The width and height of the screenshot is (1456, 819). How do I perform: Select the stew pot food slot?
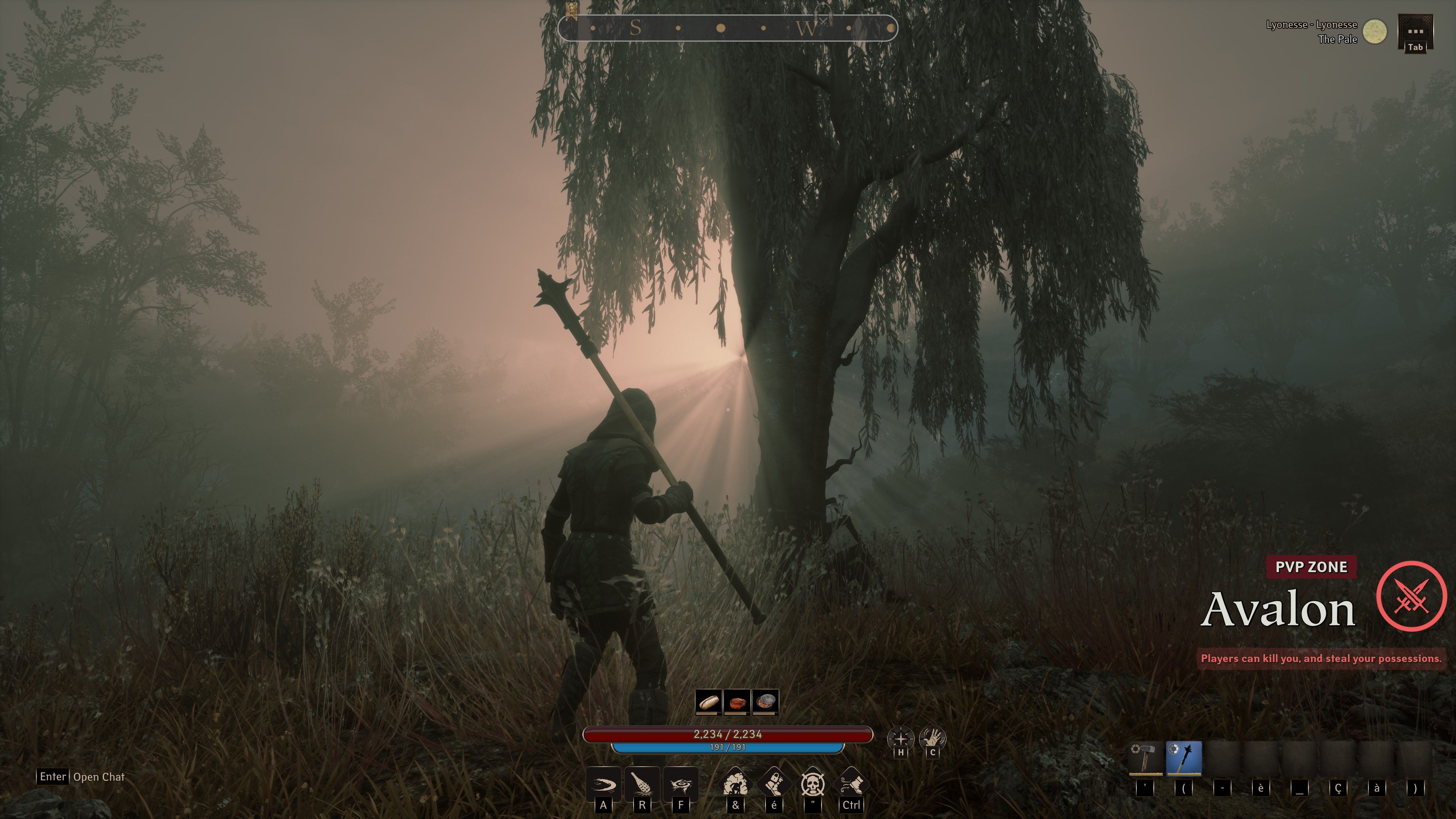click(765, 702)
